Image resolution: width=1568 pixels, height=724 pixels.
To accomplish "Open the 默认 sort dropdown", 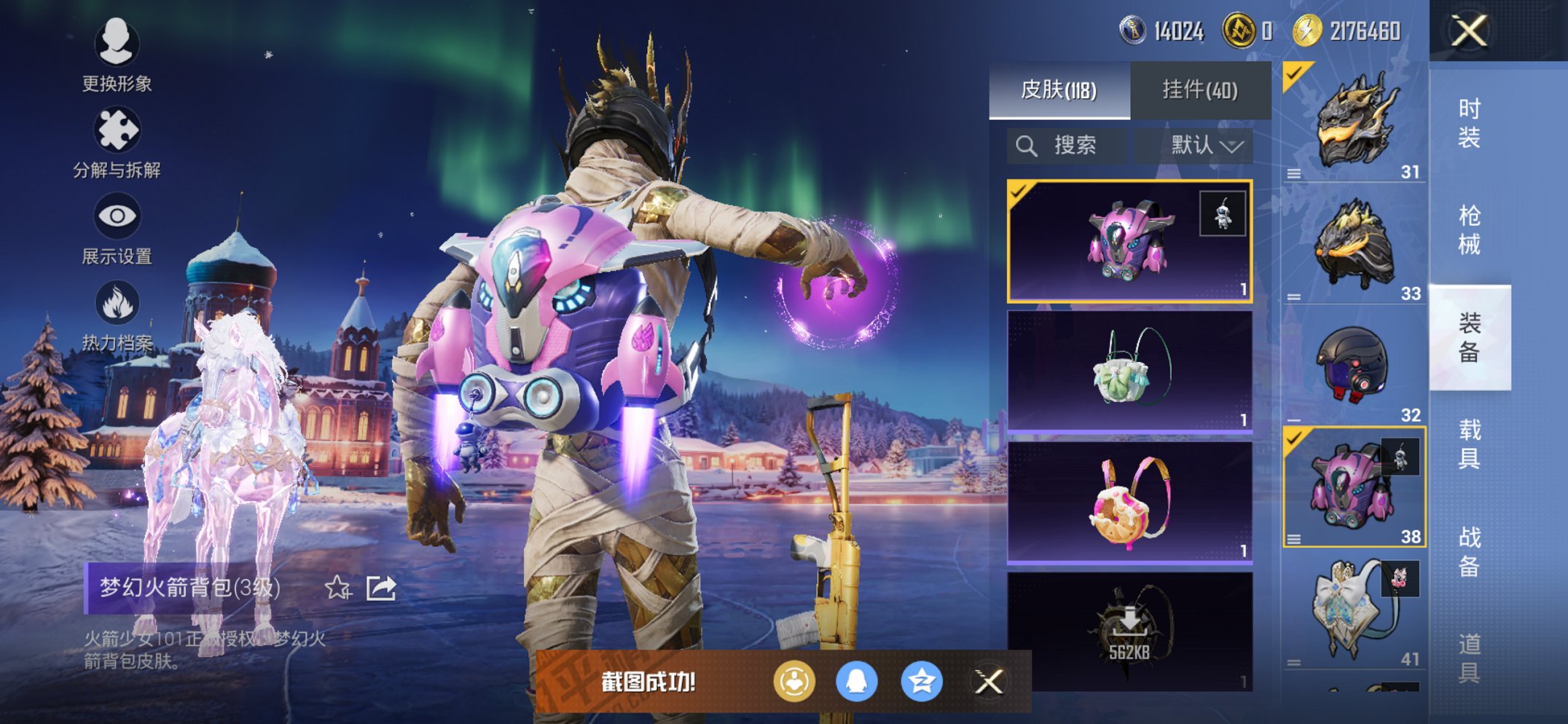I will pyautogui.click(x=1205, y=146).
